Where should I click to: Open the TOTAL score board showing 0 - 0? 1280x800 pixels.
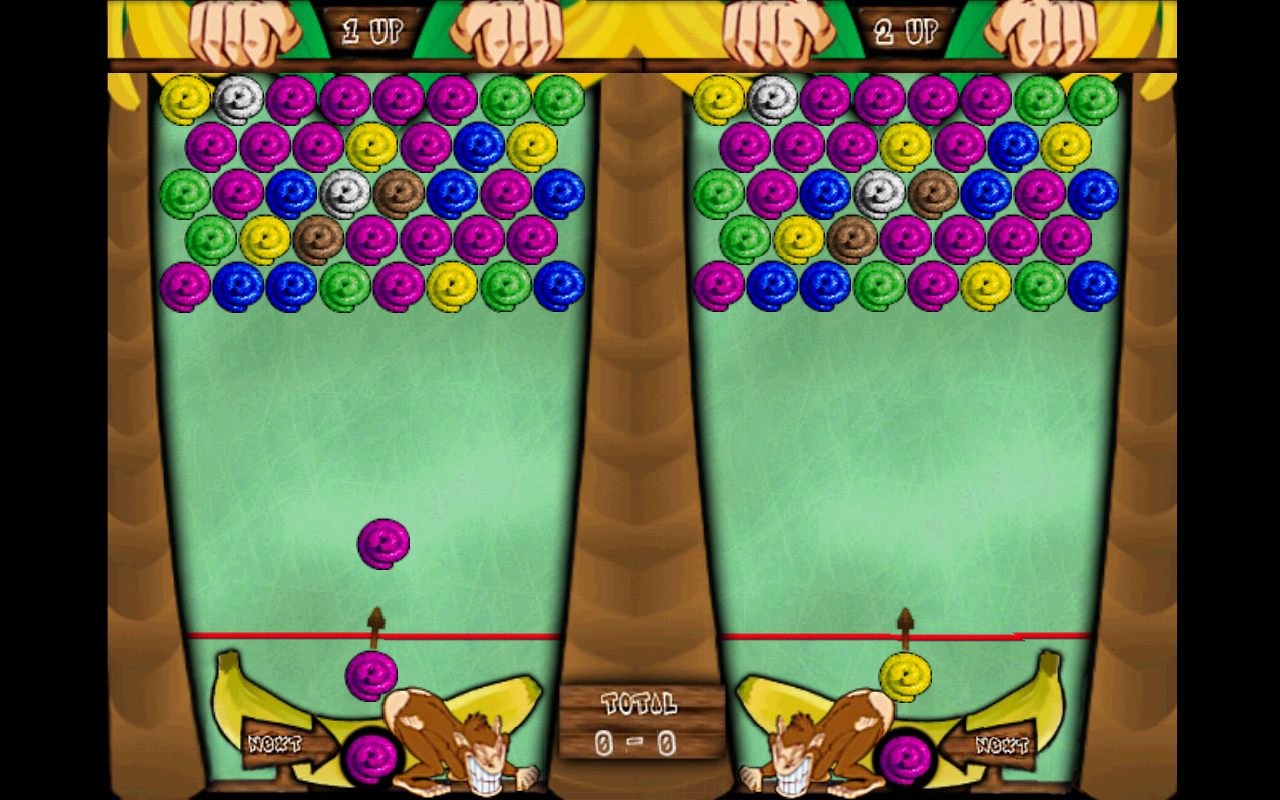pos(640,722)
